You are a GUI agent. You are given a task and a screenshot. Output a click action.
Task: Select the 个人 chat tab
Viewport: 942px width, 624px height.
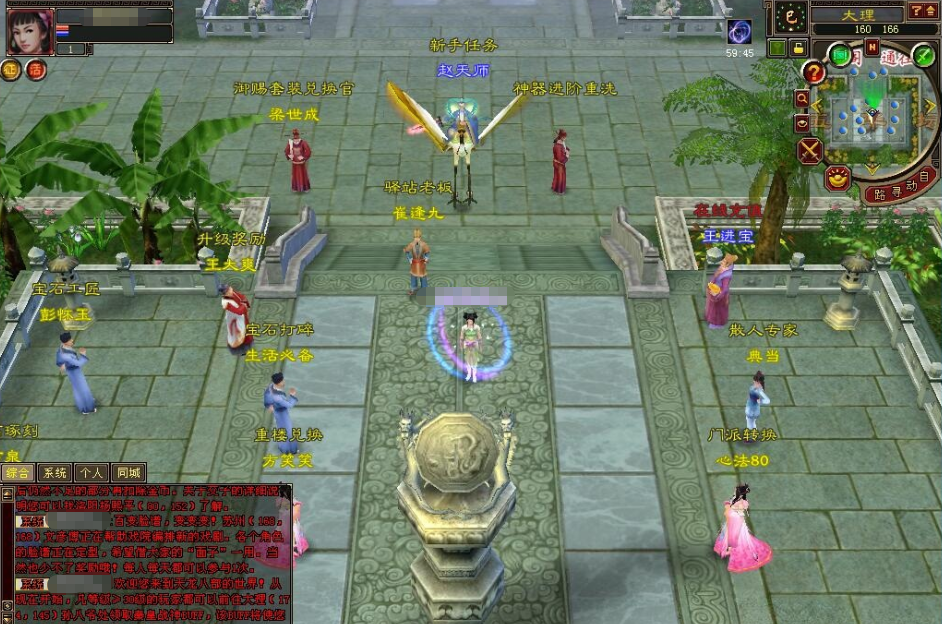[x=92, y=473]
